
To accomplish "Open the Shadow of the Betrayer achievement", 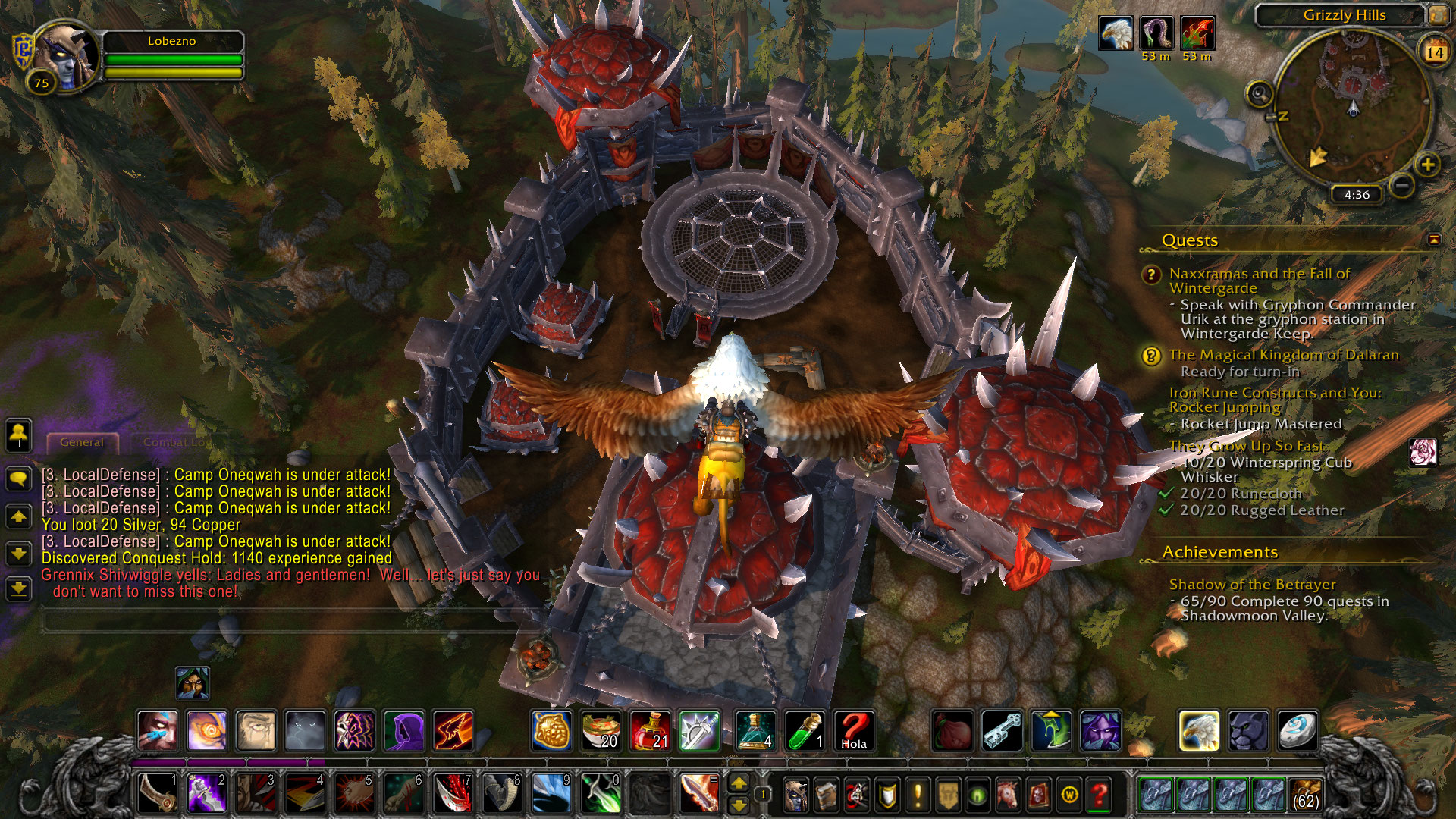I will pos(1252,585).
